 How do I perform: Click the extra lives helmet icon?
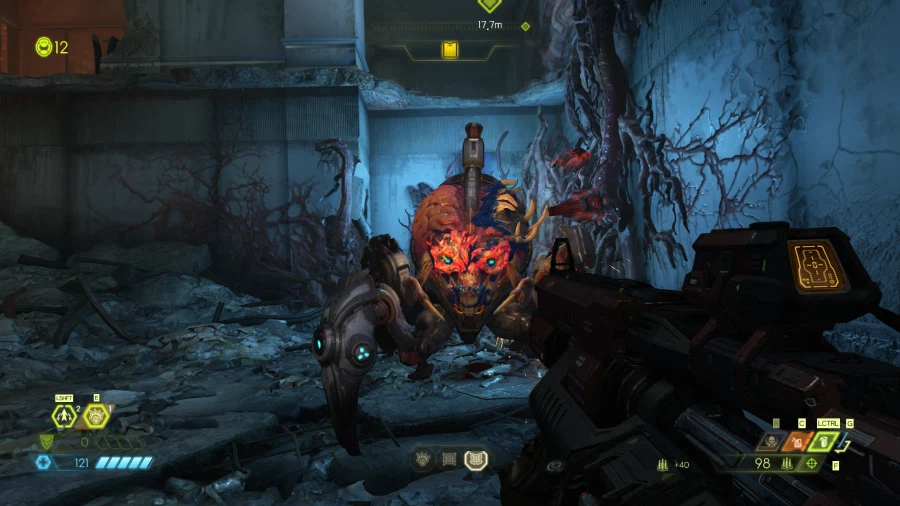coord(43,46)
